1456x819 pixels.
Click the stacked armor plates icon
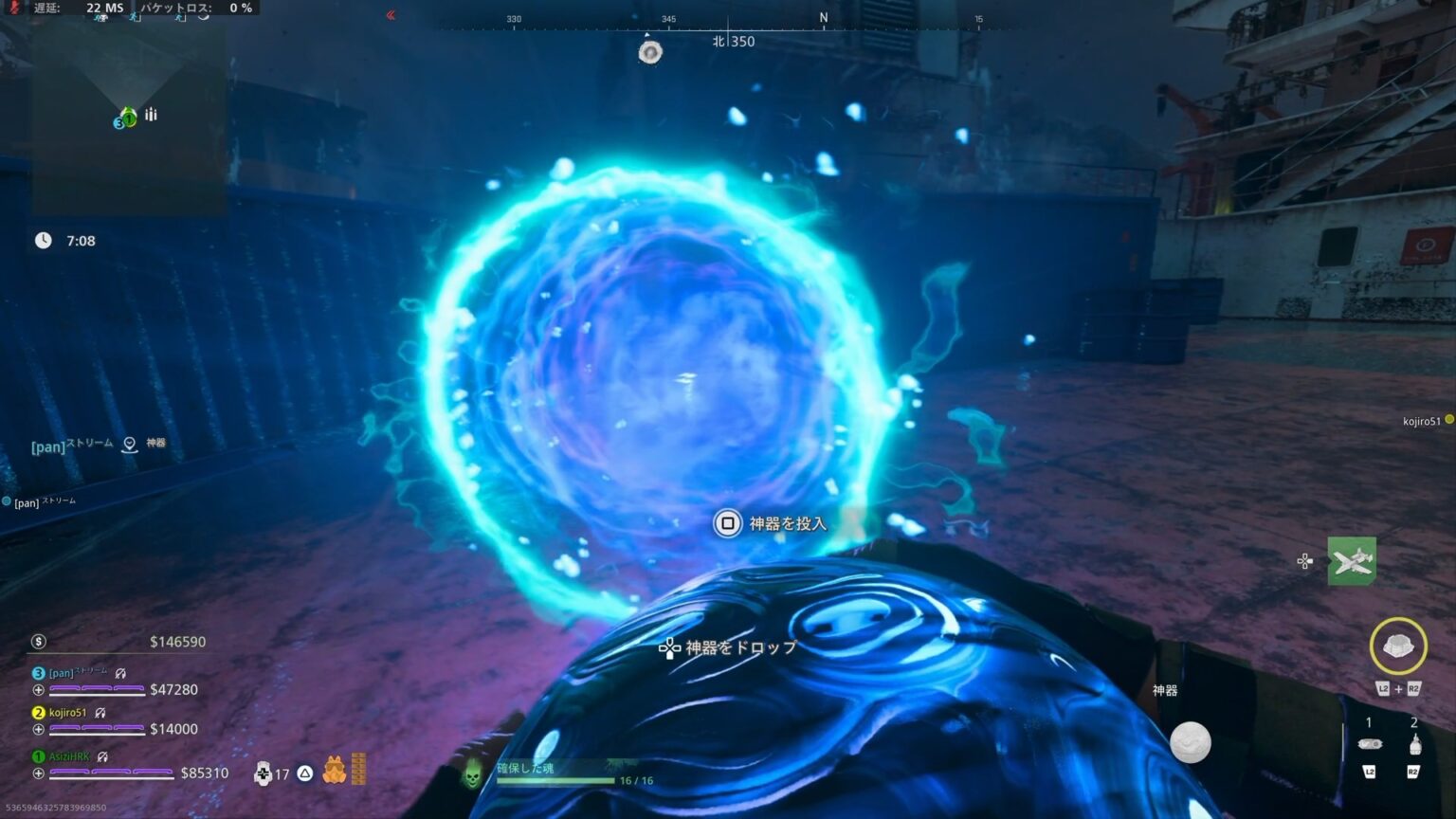click(x=358, y=769)
